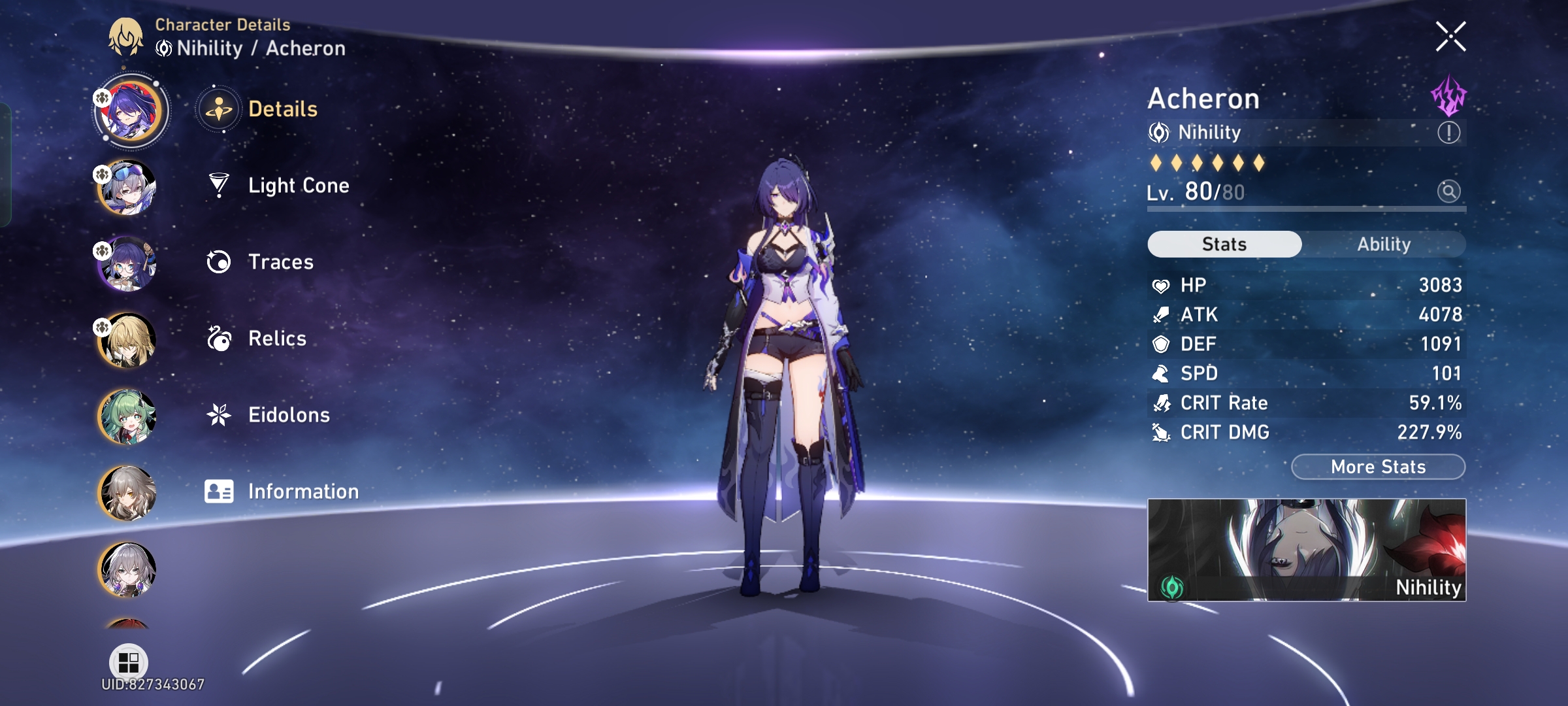Open More Stats
Viewport: 1568px width, 706px height.
pyautogui.click(x=1377, y=466)
